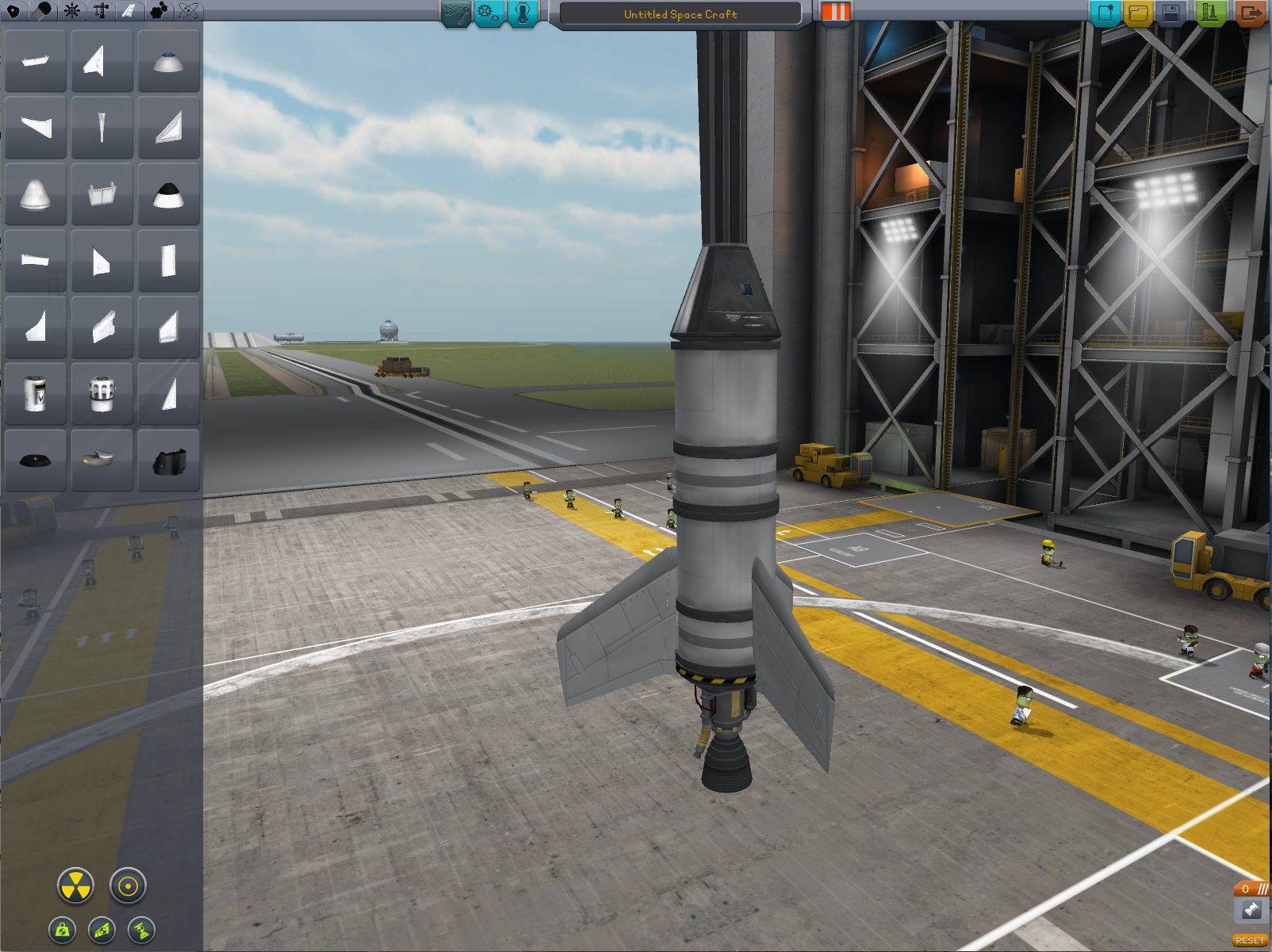The image size is (1272, 952).
Task: Pick the wheeled mini engine part
Action: (x=102, y=393)
